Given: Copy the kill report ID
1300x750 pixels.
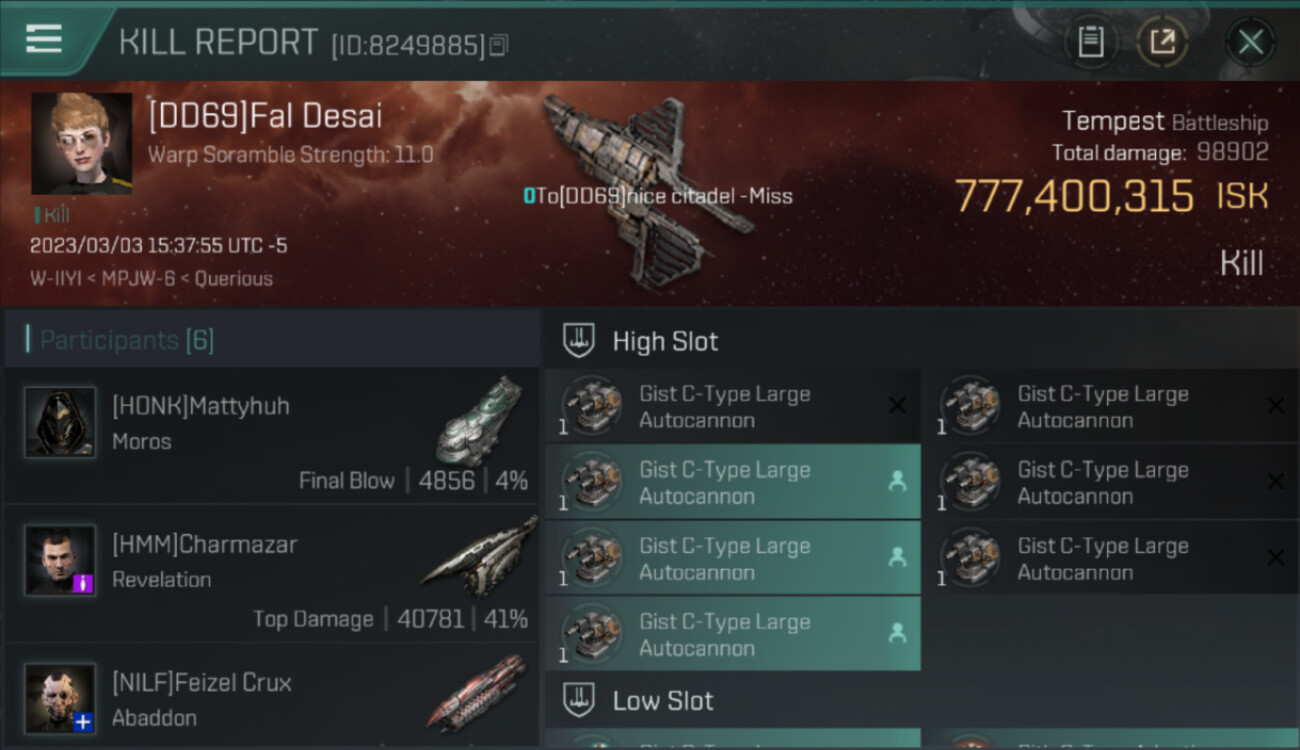Looking at the screenshot, I should tap(499, 45).
